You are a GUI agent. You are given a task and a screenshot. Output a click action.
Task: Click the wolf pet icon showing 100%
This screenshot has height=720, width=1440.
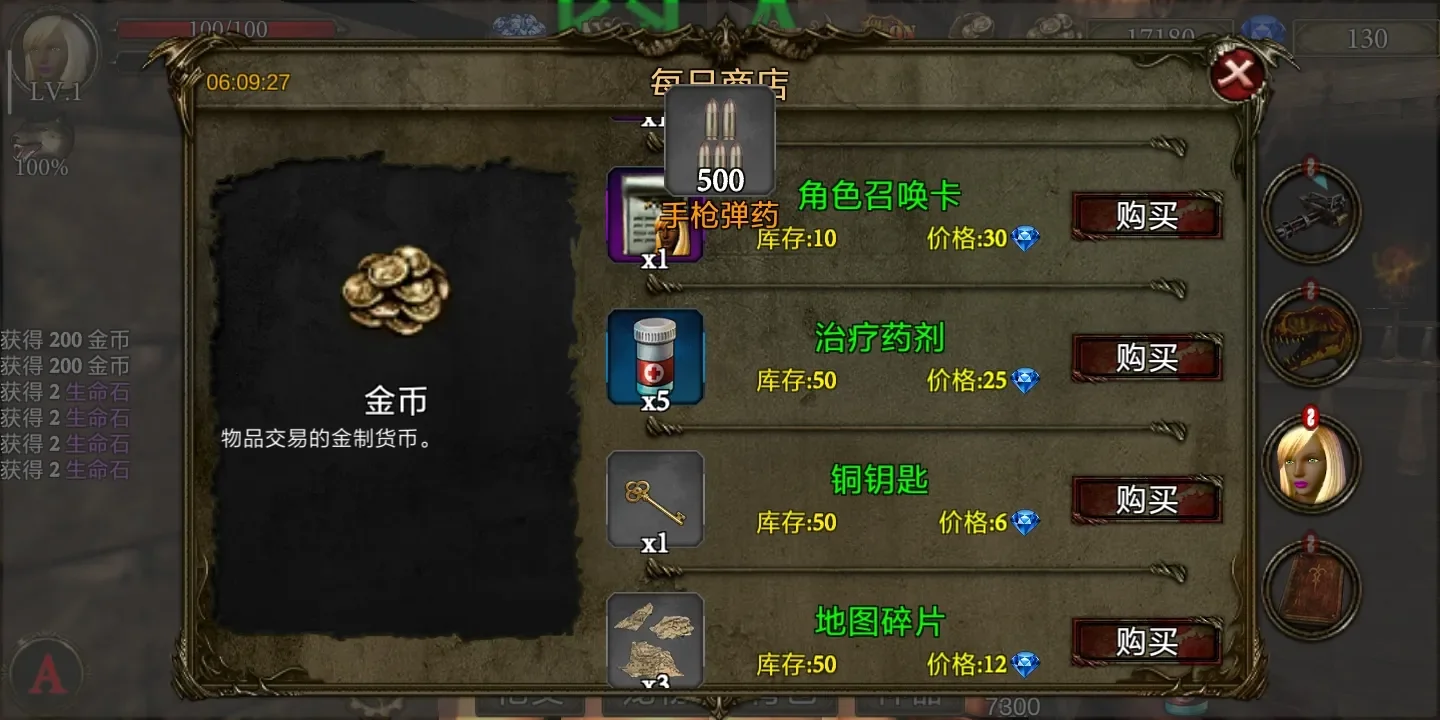tap(40, 135)
